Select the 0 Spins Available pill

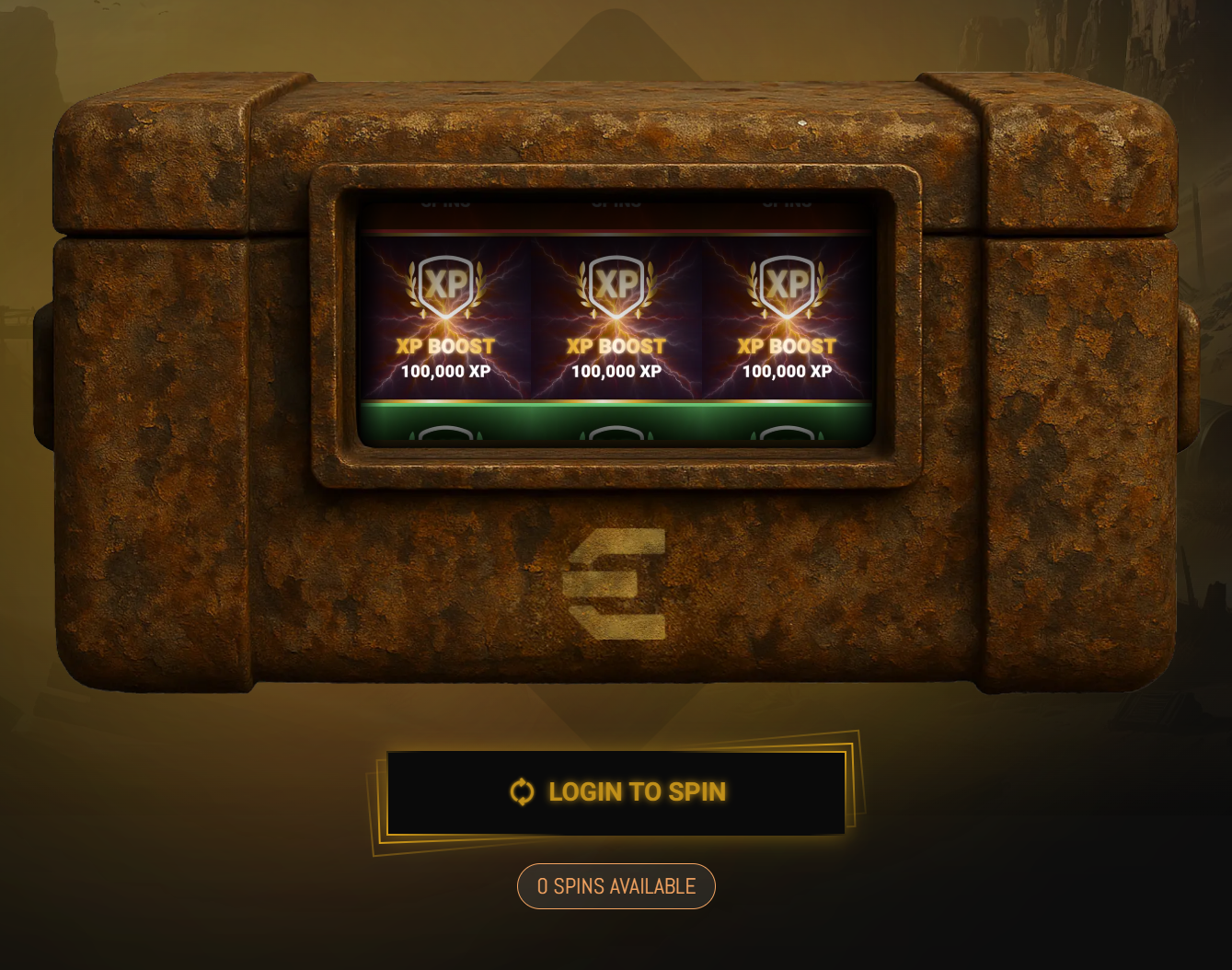(616, 886)
